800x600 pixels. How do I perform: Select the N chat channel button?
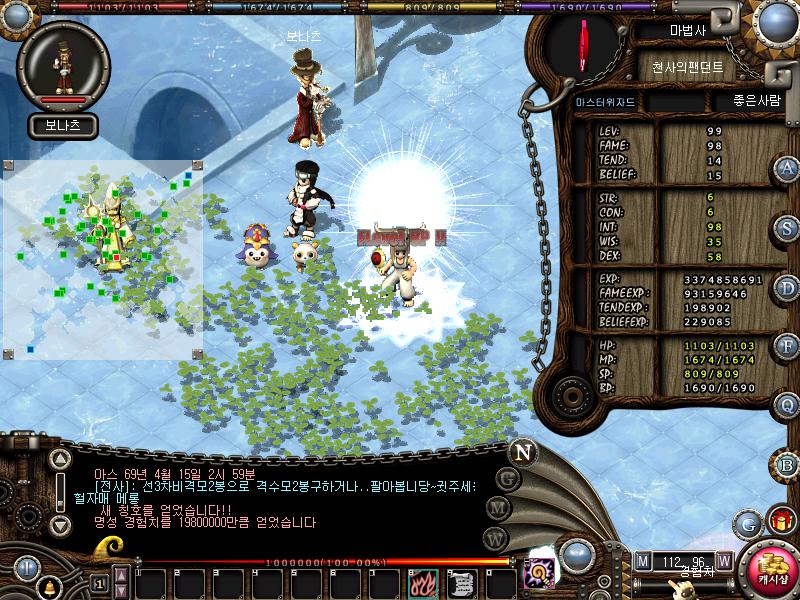coord(521,451)
